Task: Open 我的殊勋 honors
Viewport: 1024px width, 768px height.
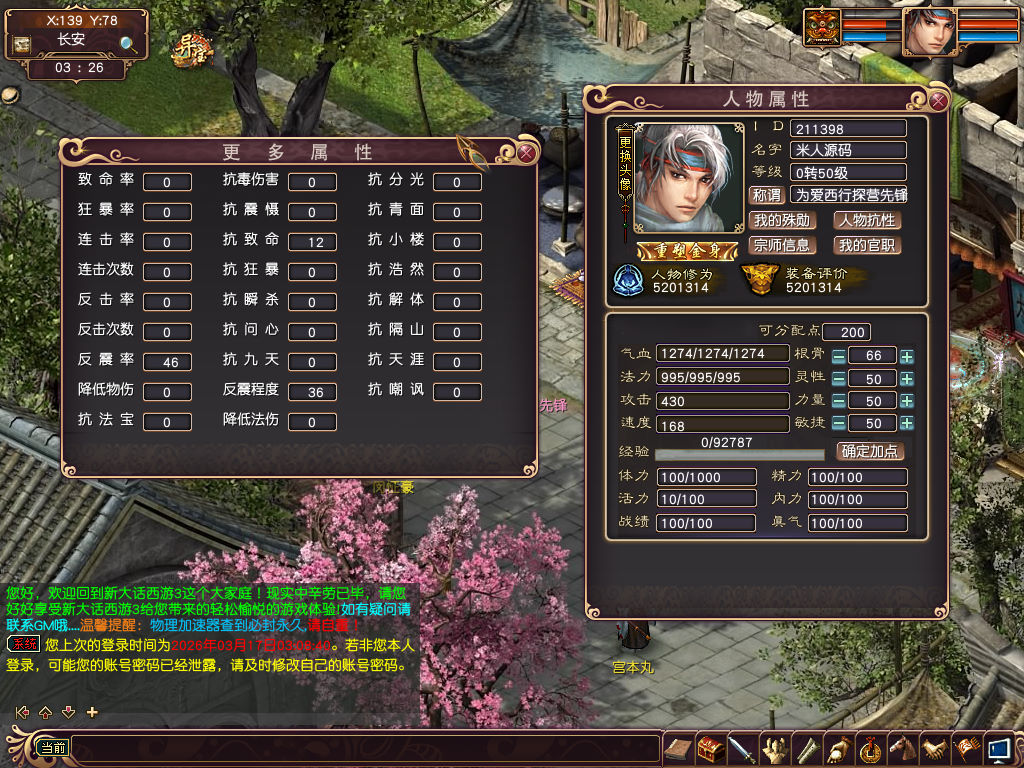Action: 781,220
